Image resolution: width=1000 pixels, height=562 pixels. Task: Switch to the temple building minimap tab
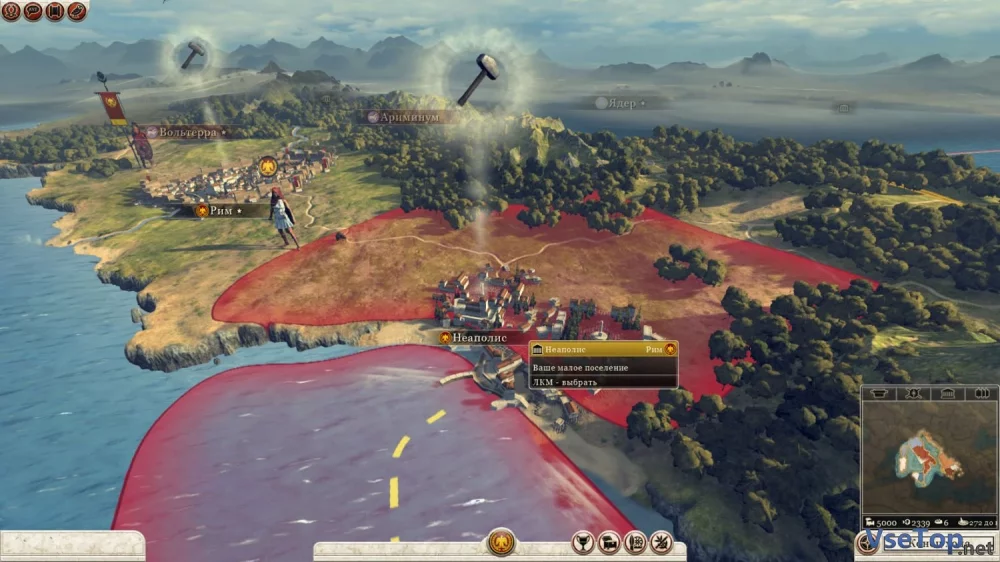coord(946,394)
